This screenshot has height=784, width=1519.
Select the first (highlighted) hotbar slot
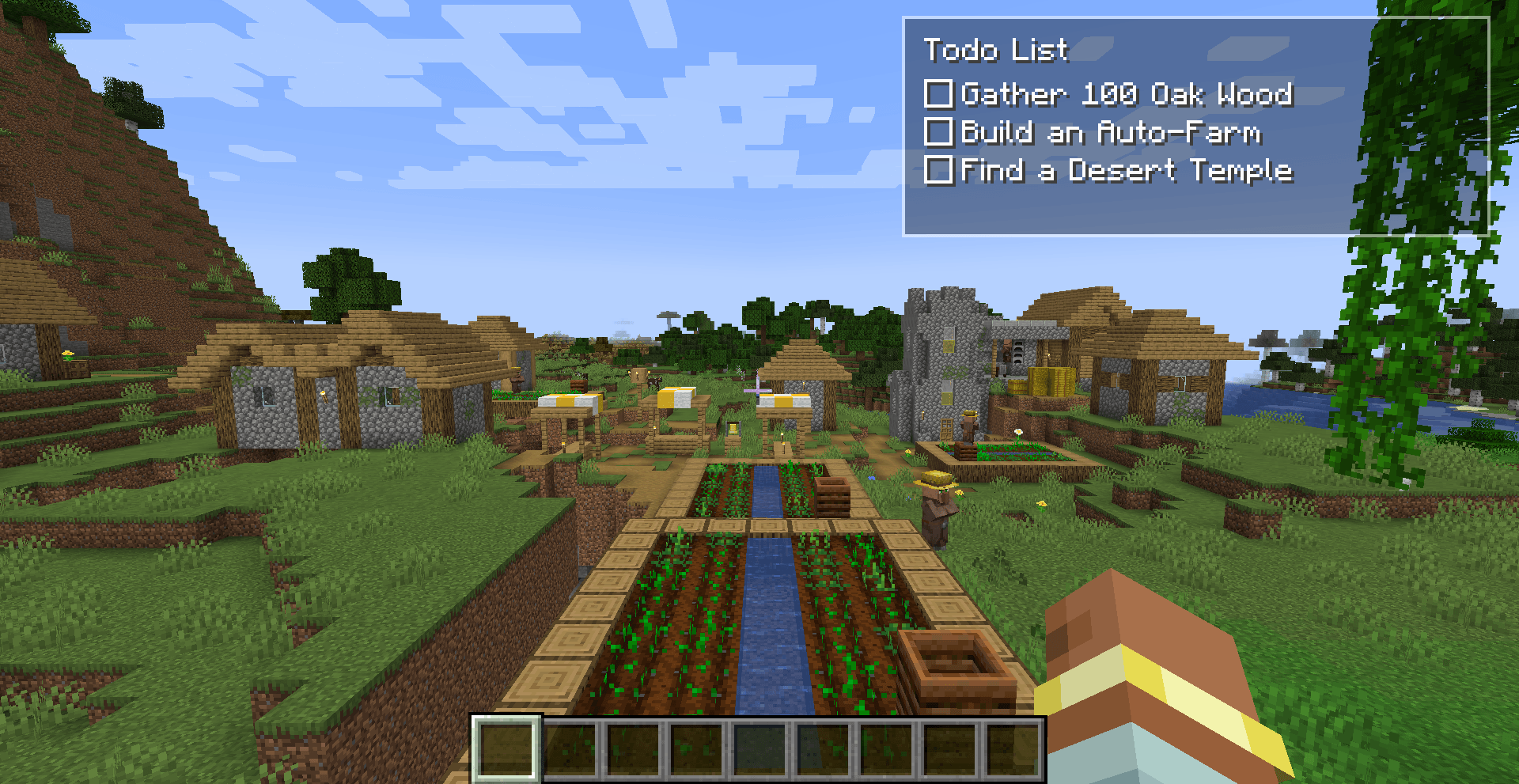coord(506,750)
